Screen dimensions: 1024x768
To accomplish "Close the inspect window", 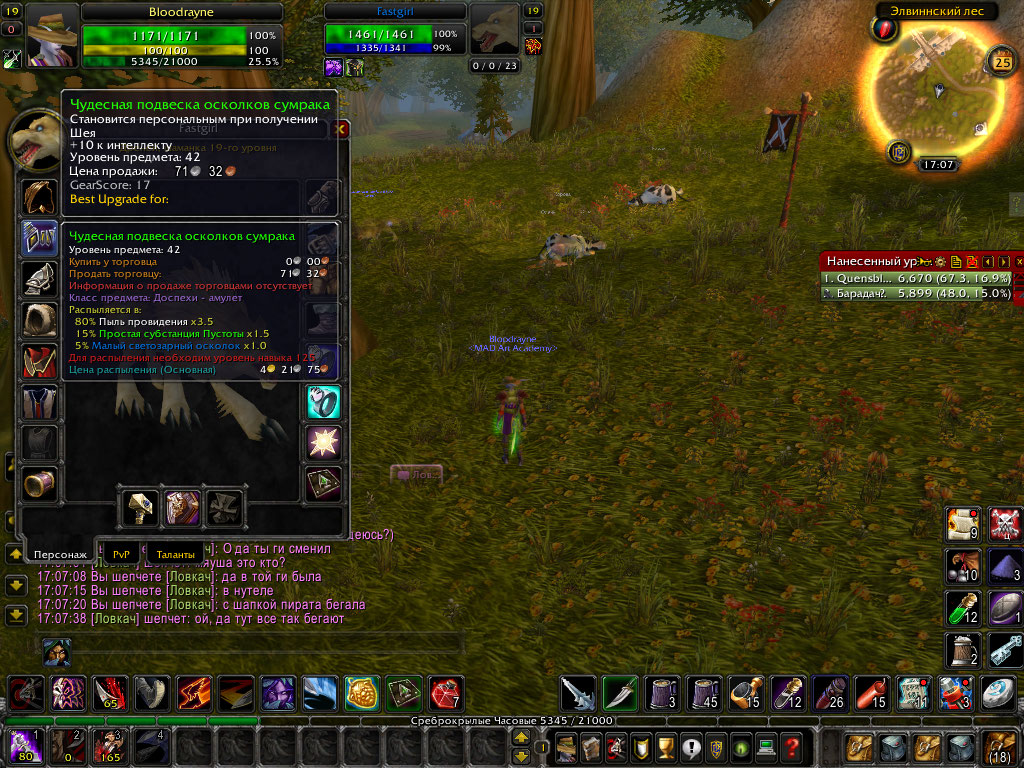I will (x=341, y=129).
